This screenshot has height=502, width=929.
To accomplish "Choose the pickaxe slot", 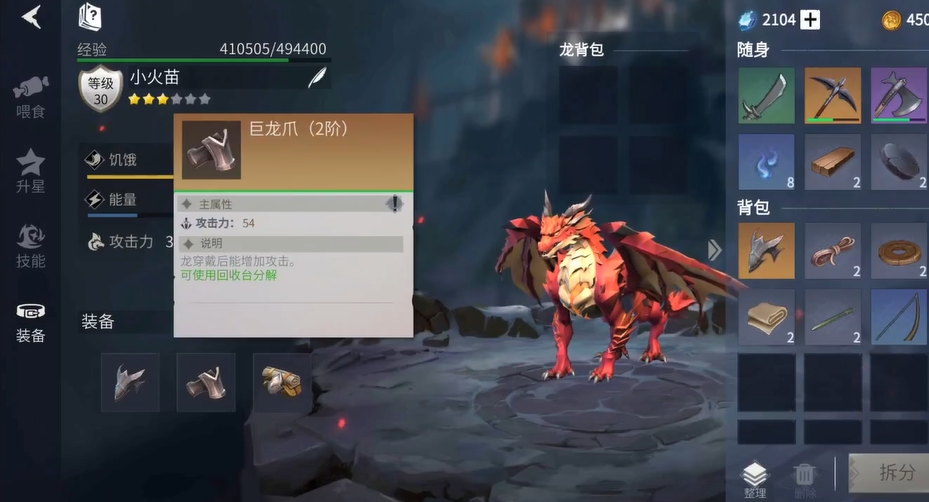I will (x=832, y=96).
